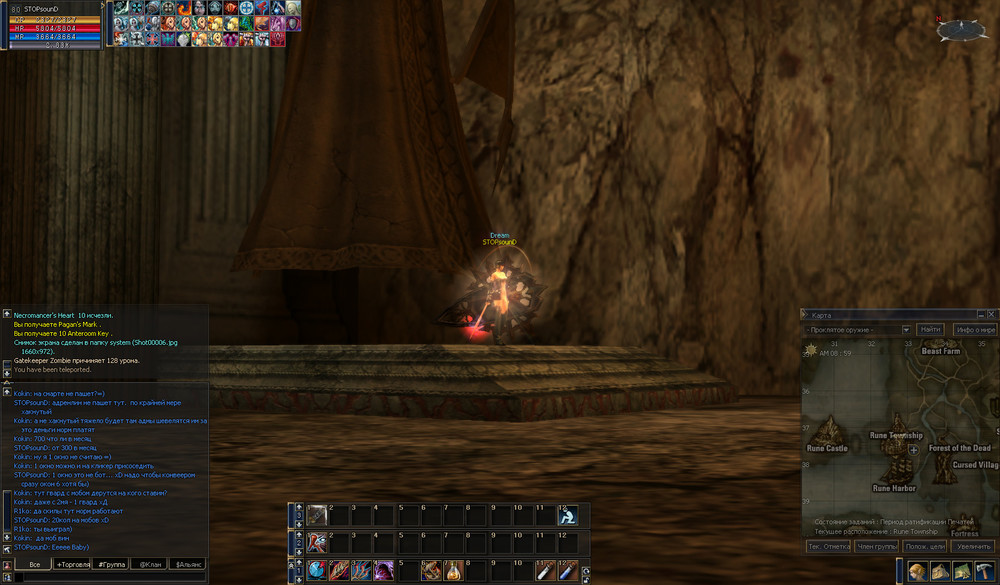
Task: Switch chat to the Все tab
Action: click(x=34, y=564)
